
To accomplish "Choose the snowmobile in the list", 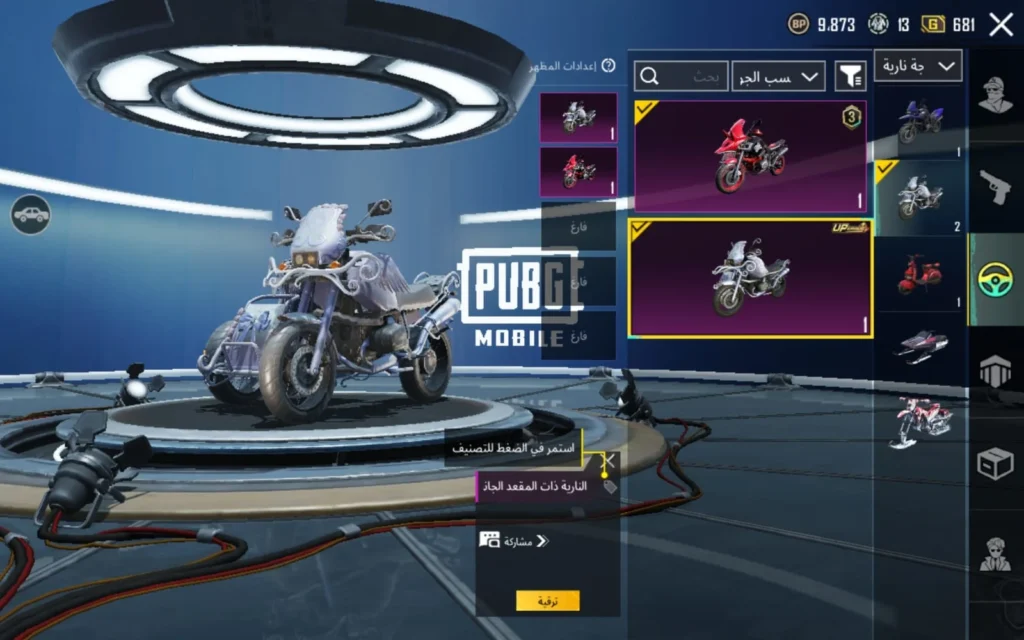I will pos(919,346).
